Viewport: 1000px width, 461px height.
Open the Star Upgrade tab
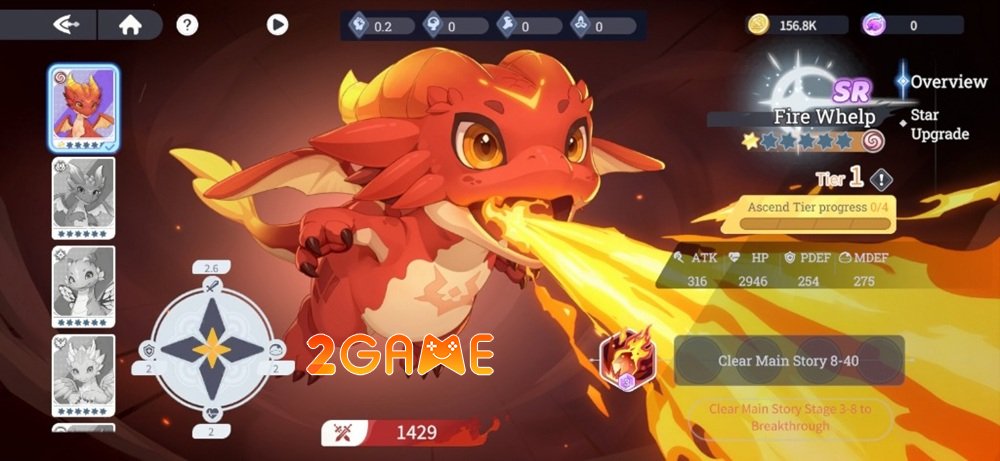click(x=939, y=126)
